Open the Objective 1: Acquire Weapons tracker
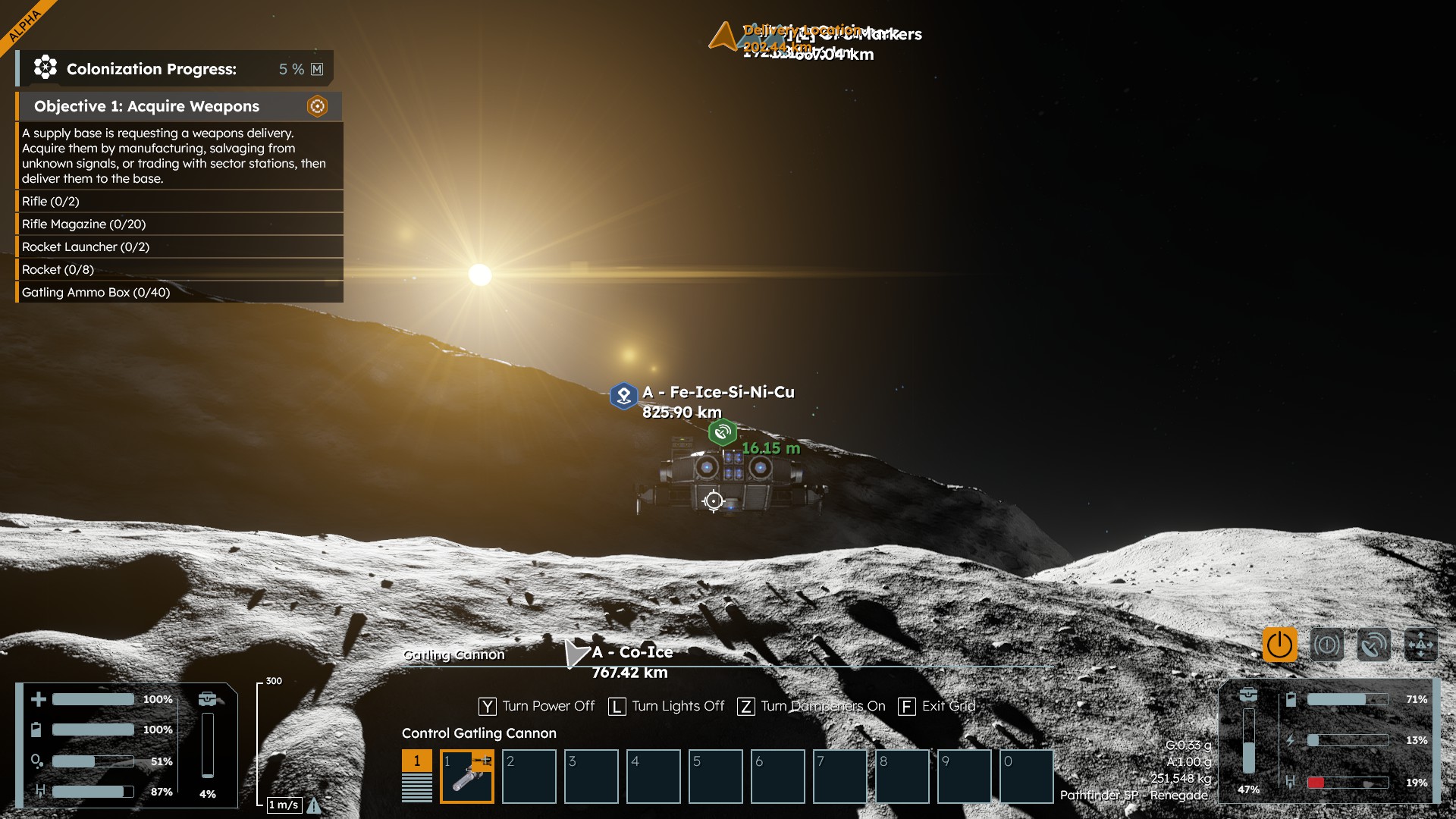Viewport: 1456px width, 819px height. tap(147, 106)
